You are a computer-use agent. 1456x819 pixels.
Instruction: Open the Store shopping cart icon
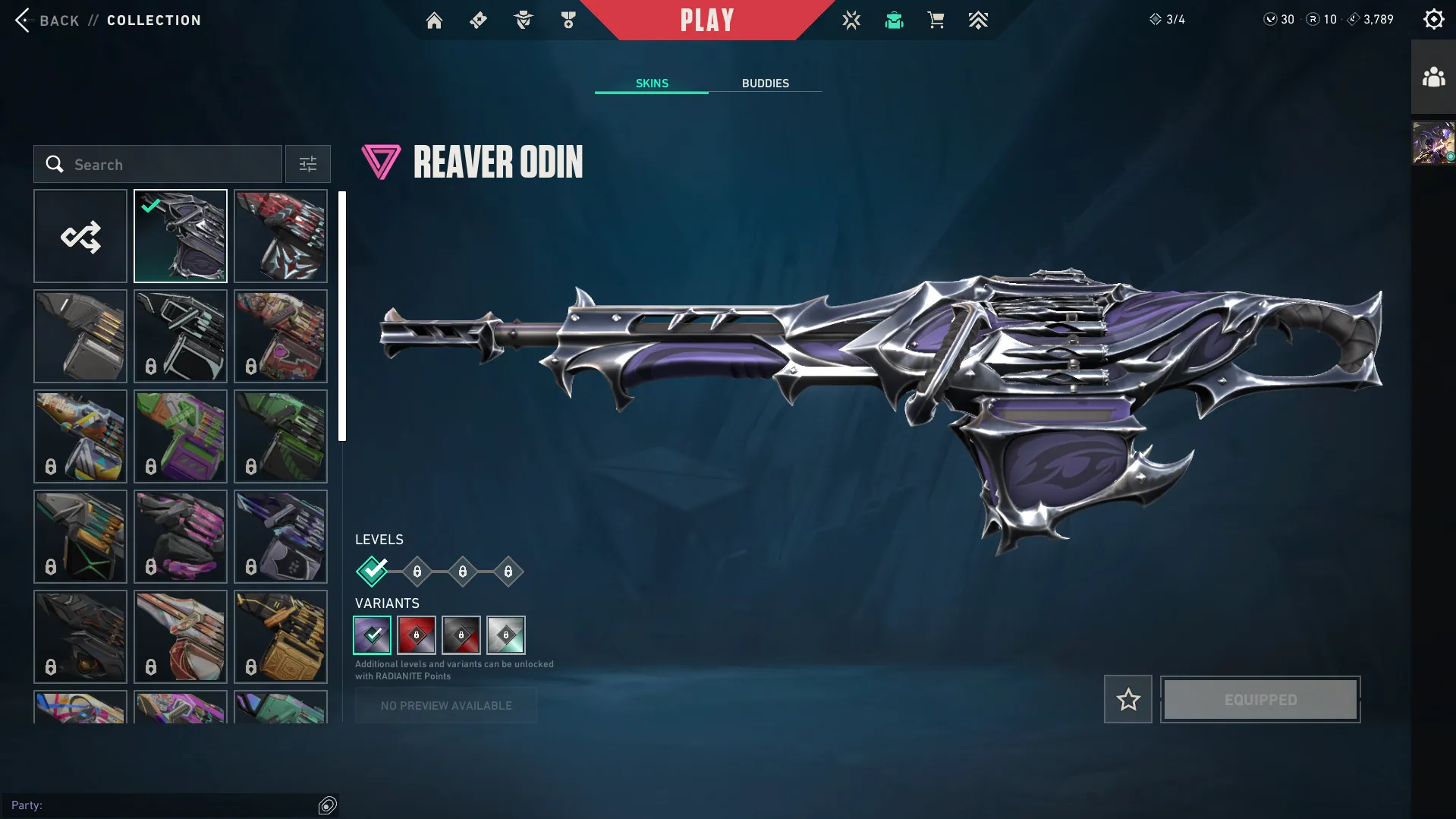point(936,20)
